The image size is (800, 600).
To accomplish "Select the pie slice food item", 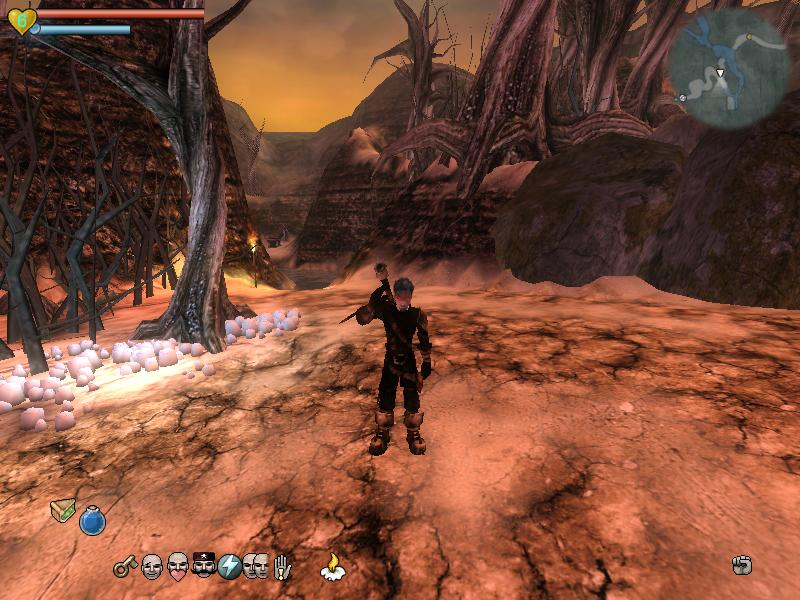I will tap(63, 509).
